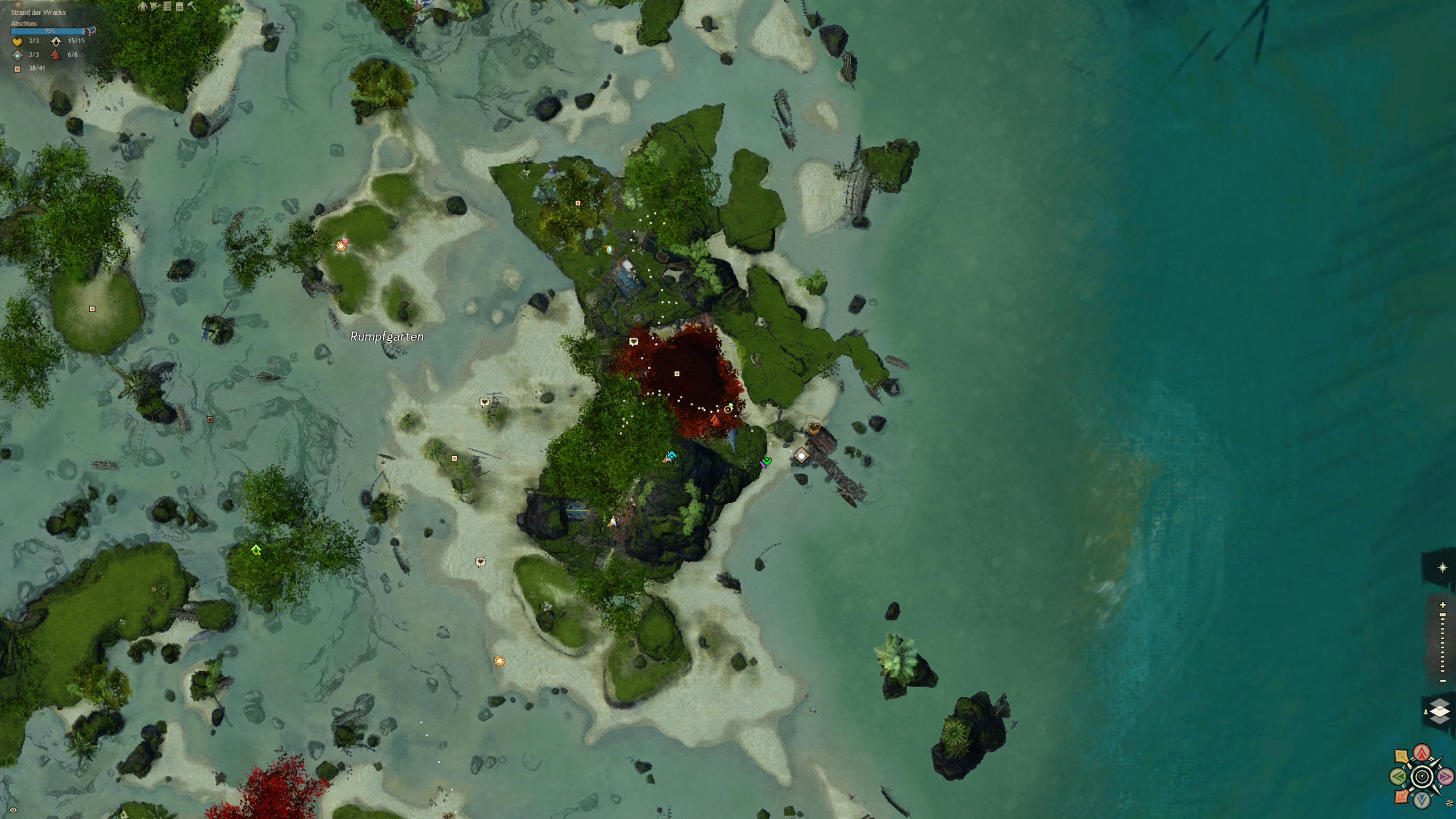
Task: Click the star button above zoom slider
Action: tap(1442, 568)
